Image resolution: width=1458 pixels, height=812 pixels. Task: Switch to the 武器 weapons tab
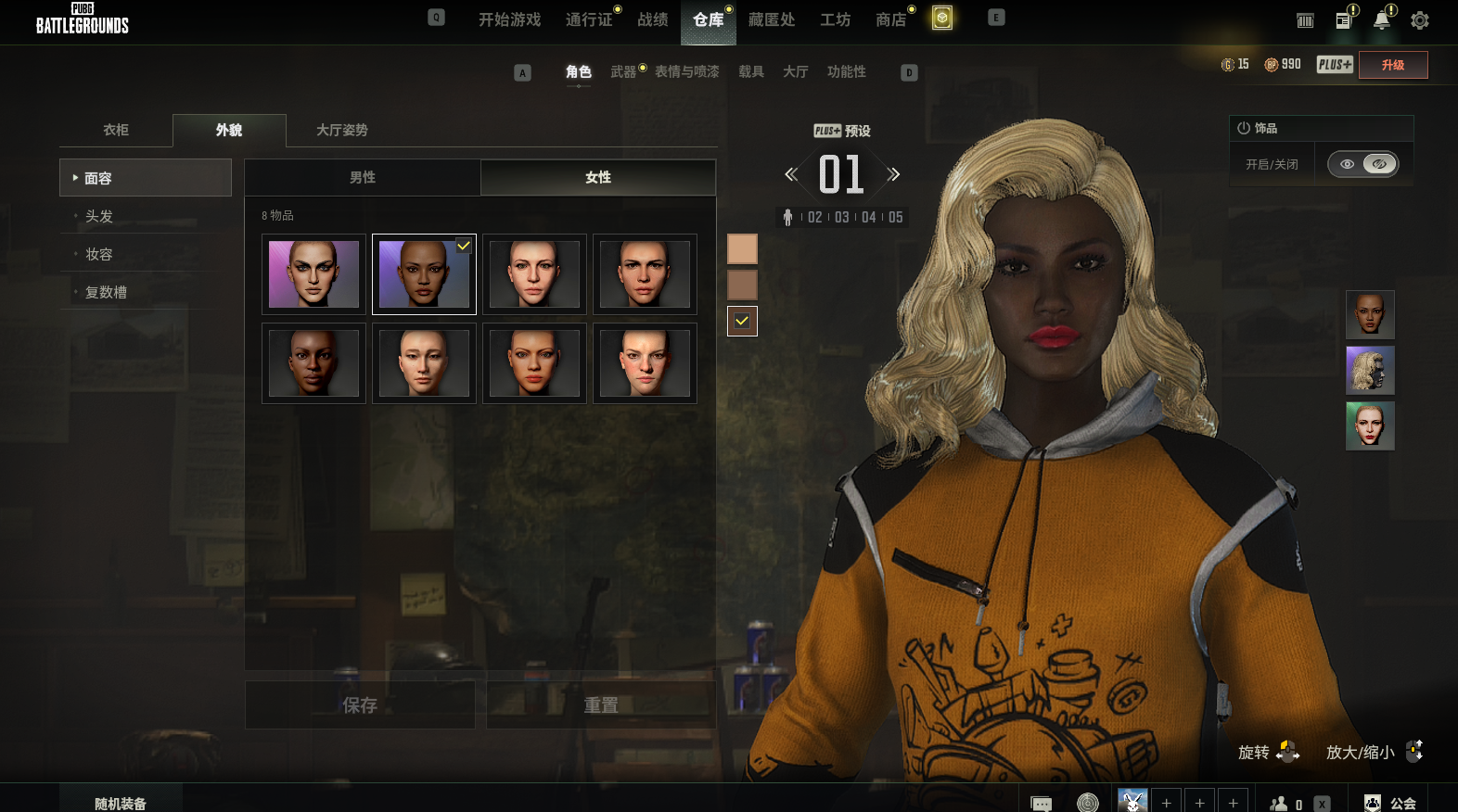[623, 71]
